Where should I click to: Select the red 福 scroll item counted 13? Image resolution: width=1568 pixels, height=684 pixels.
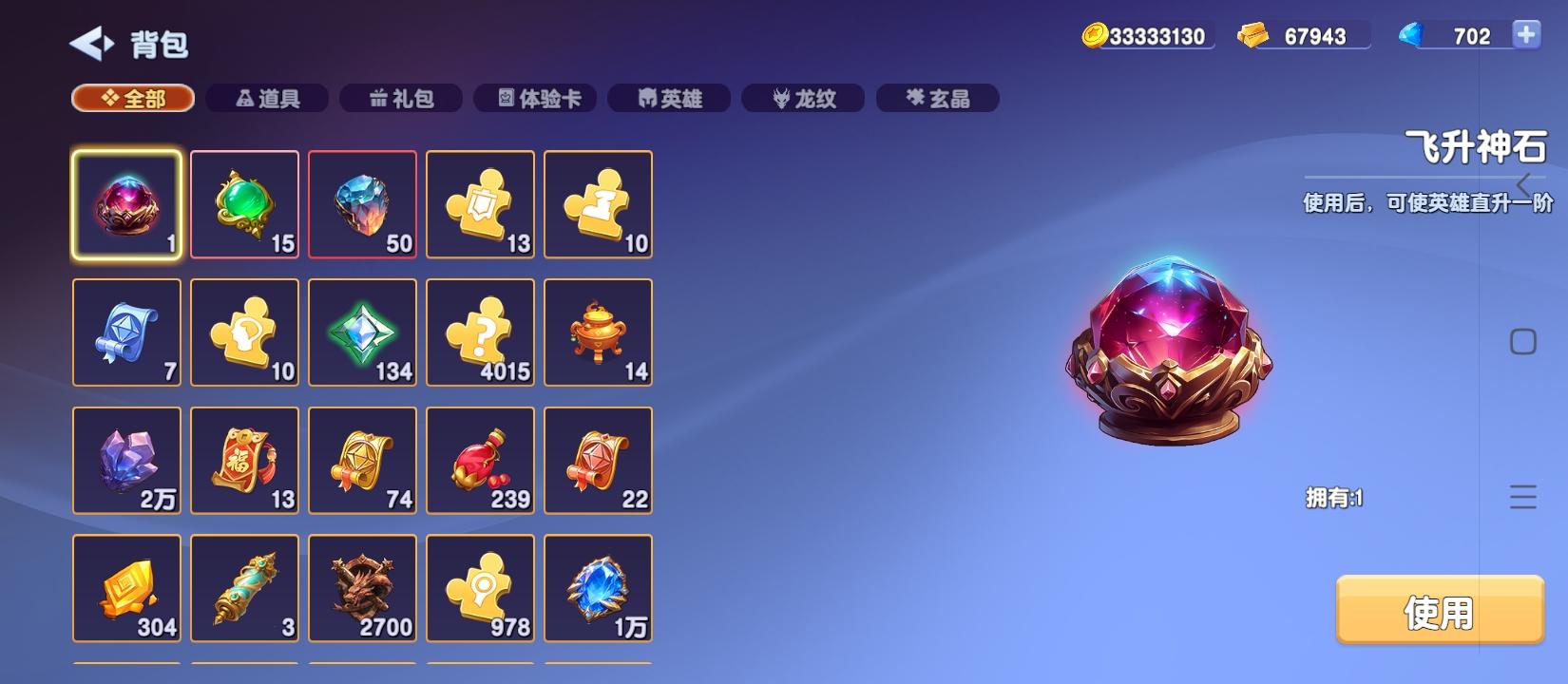click(244, 461)
